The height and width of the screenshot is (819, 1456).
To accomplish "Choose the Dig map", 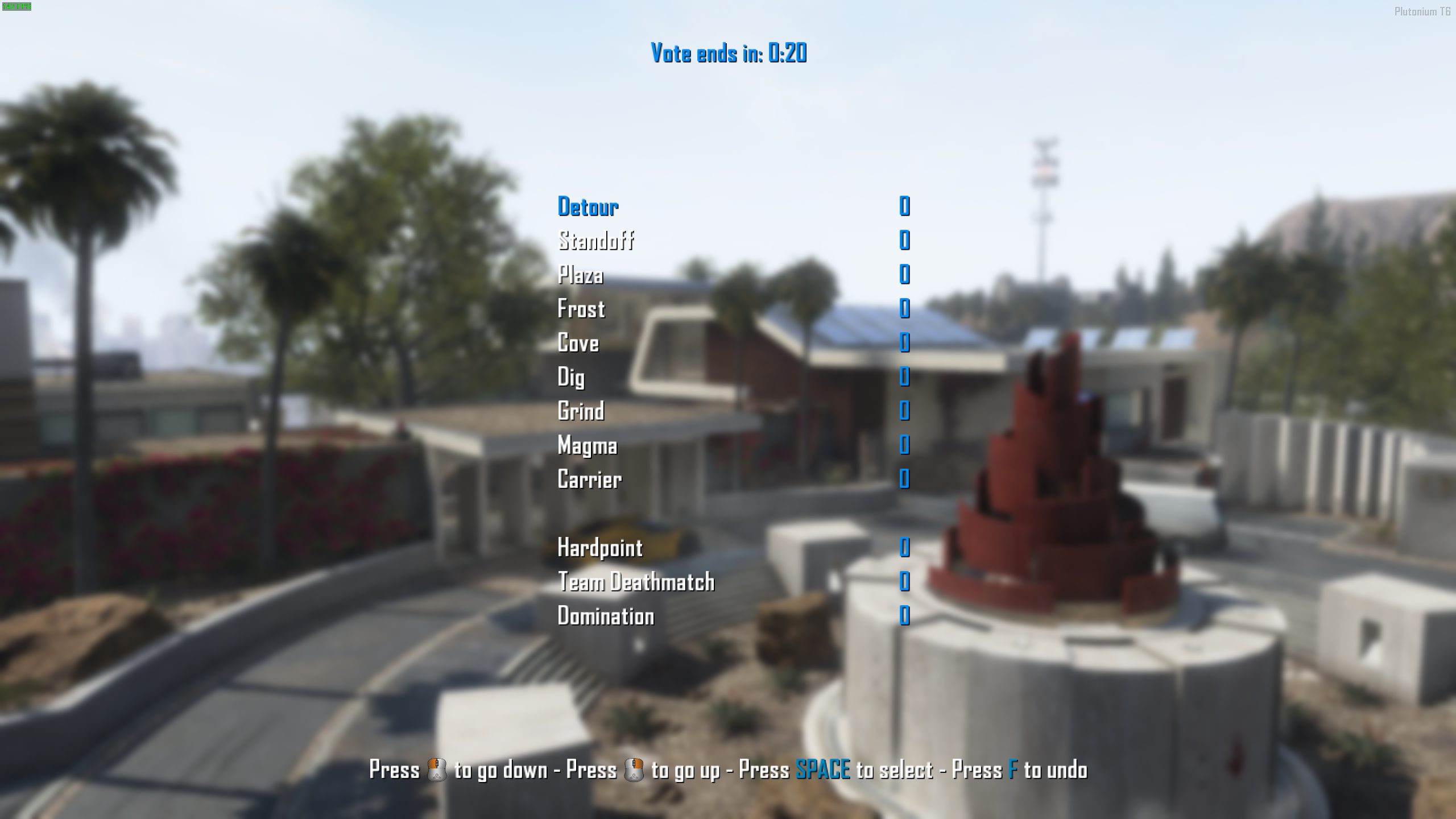I will coord(571,378).
